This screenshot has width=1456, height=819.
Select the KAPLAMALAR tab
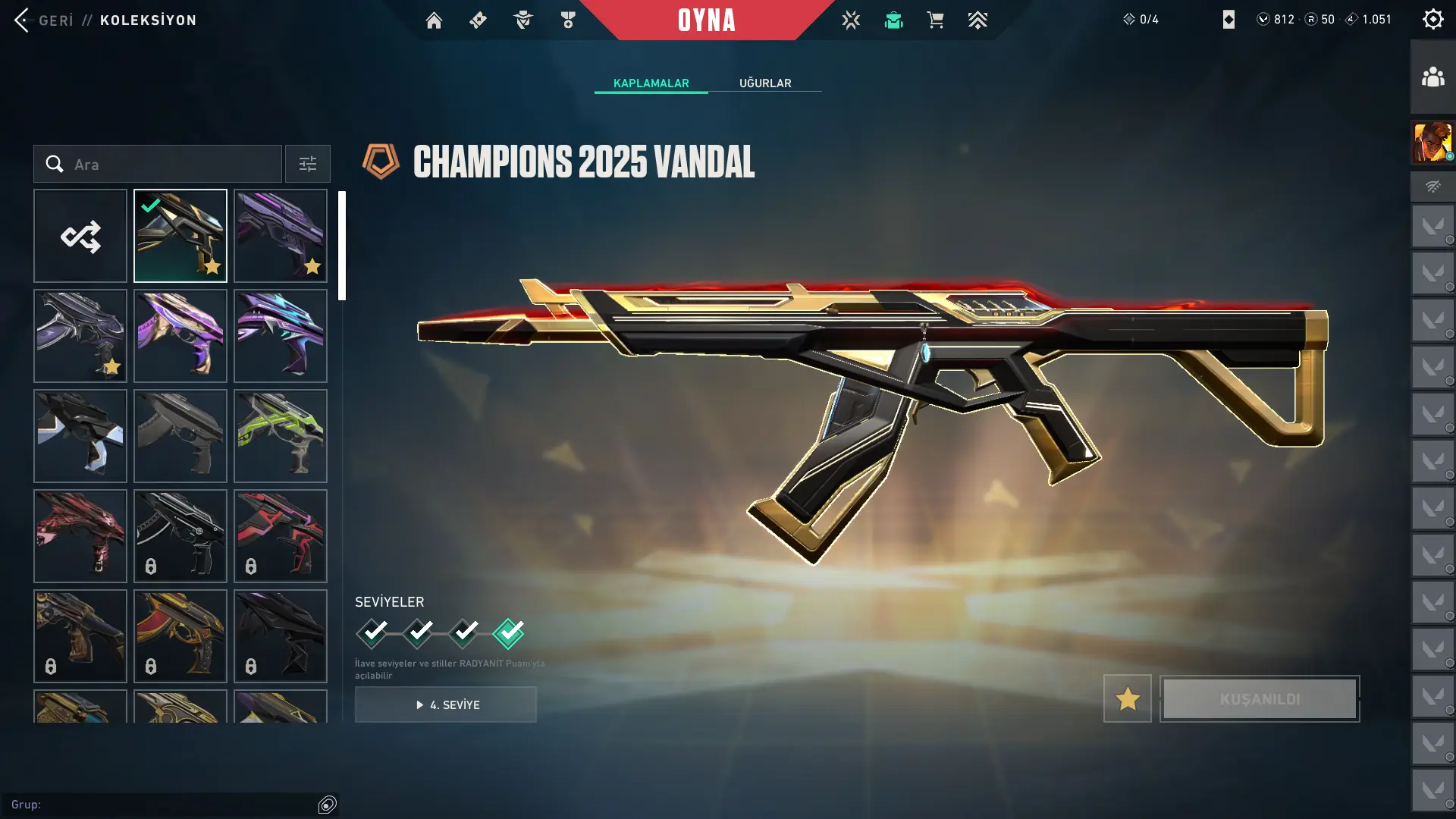651,83
